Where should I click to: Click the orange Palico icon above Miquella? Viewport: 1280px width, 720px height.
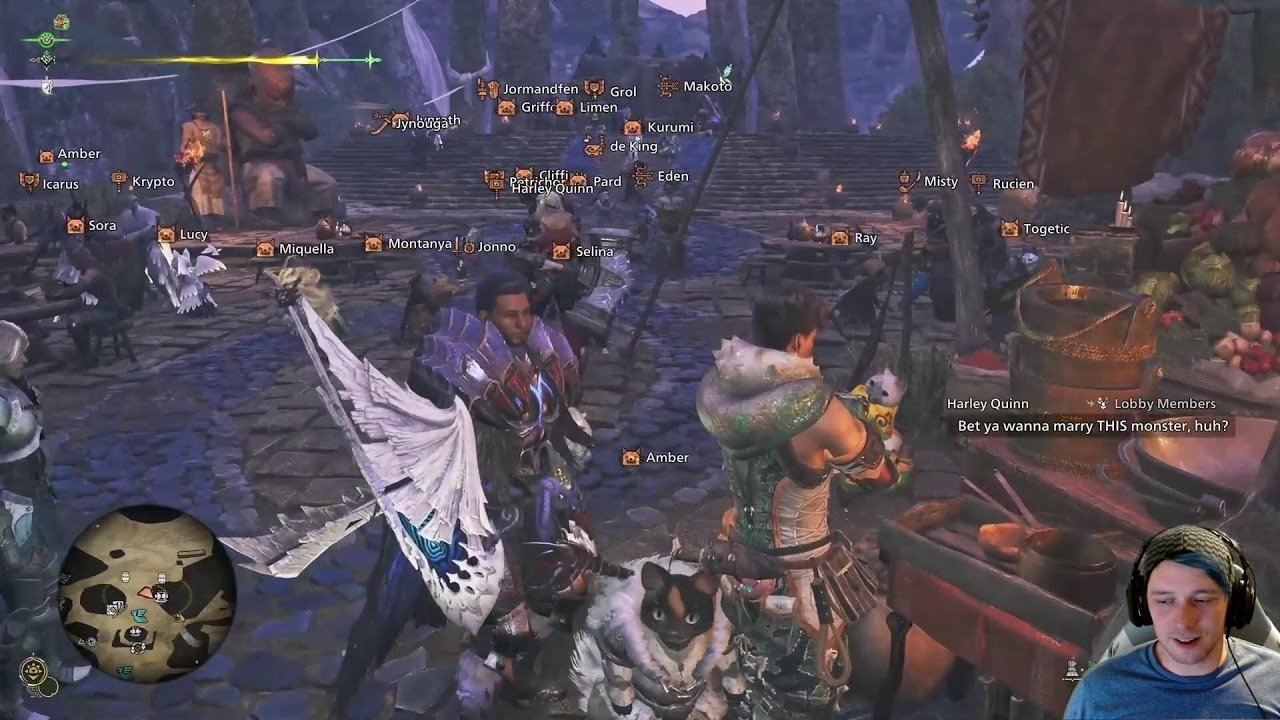(x=264, y=246)
